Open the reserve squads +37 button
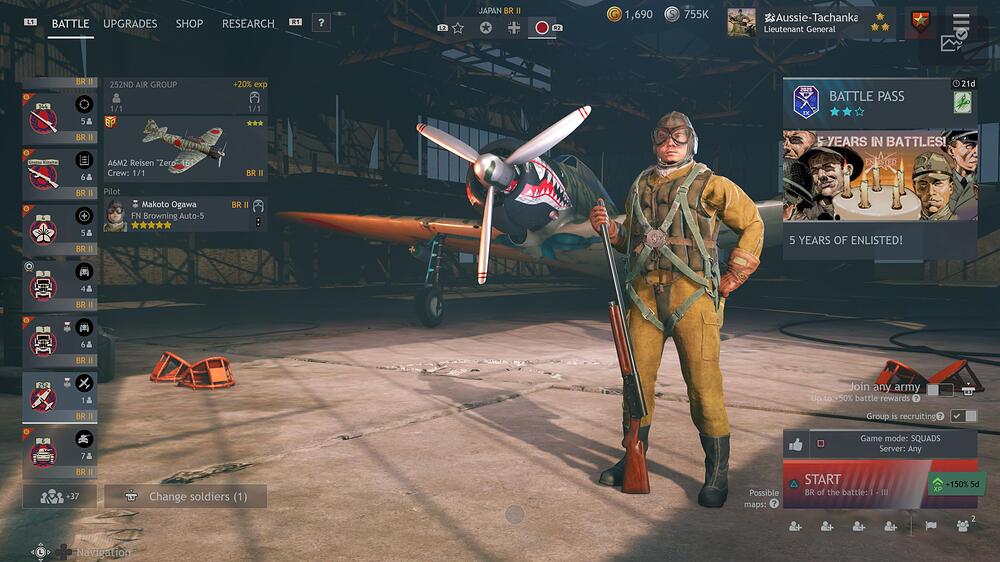1000x562 pixels. tap(60, 496)
